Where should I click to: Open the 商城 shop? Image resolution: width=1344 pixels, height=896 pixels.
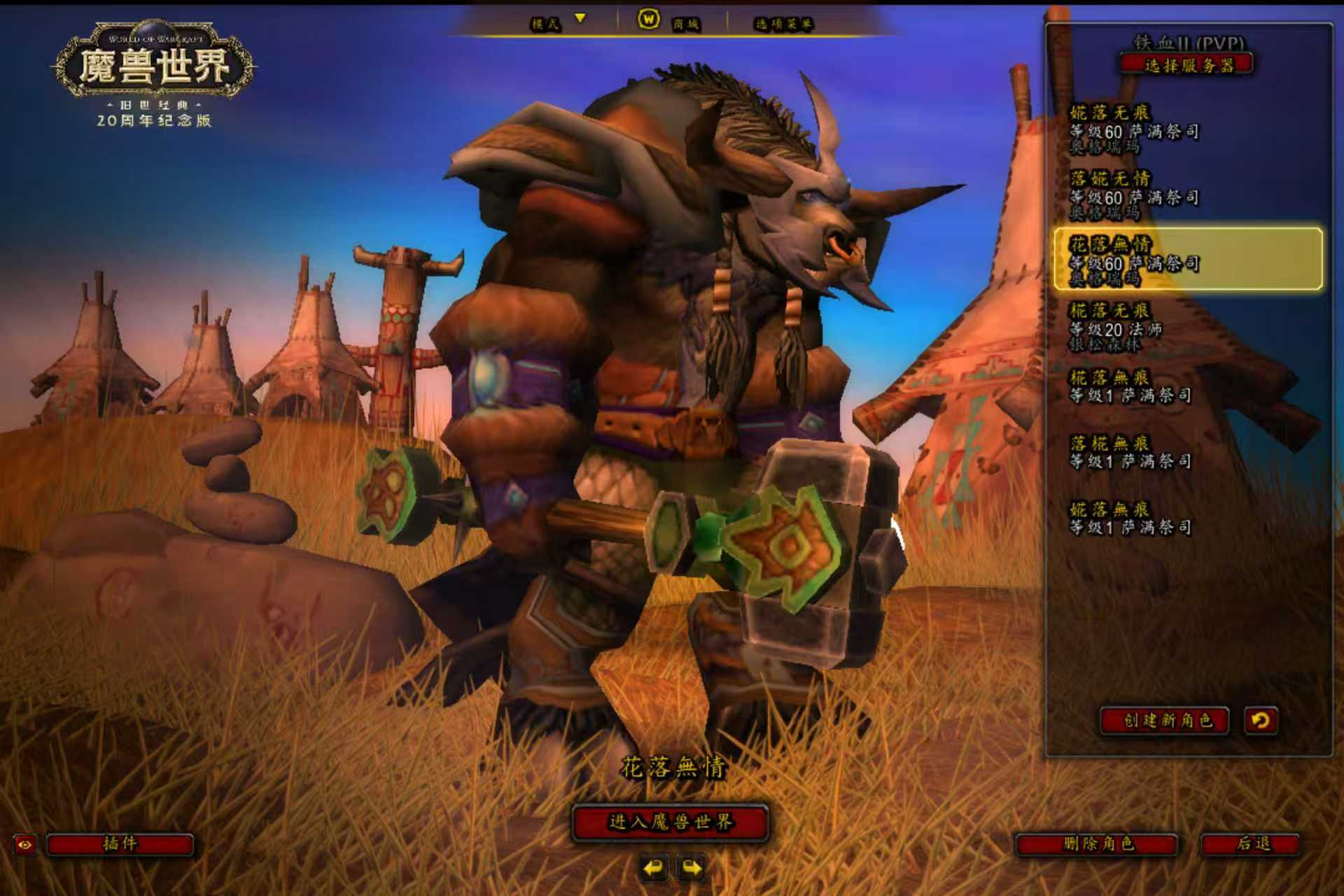(x=668, y=22)
